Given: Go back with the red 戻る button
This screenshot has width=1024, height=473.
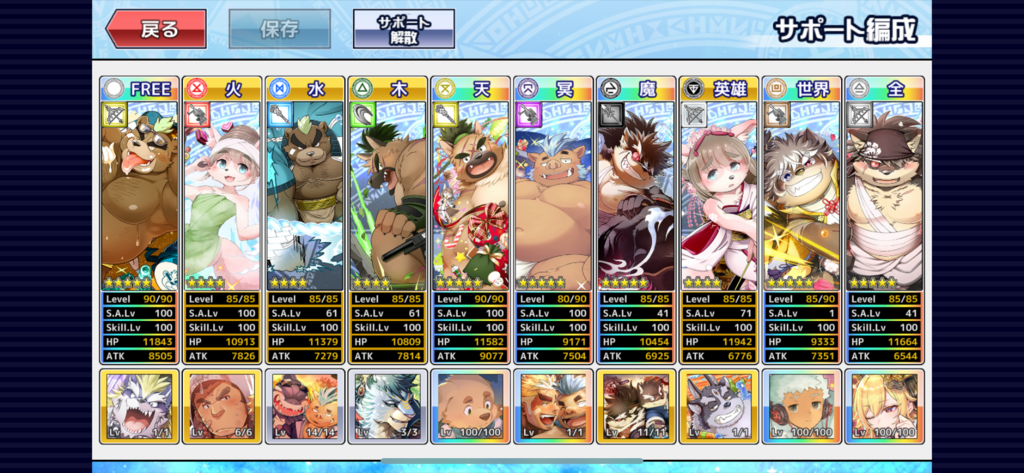Looking at the screenshot, I should (156, 29).
